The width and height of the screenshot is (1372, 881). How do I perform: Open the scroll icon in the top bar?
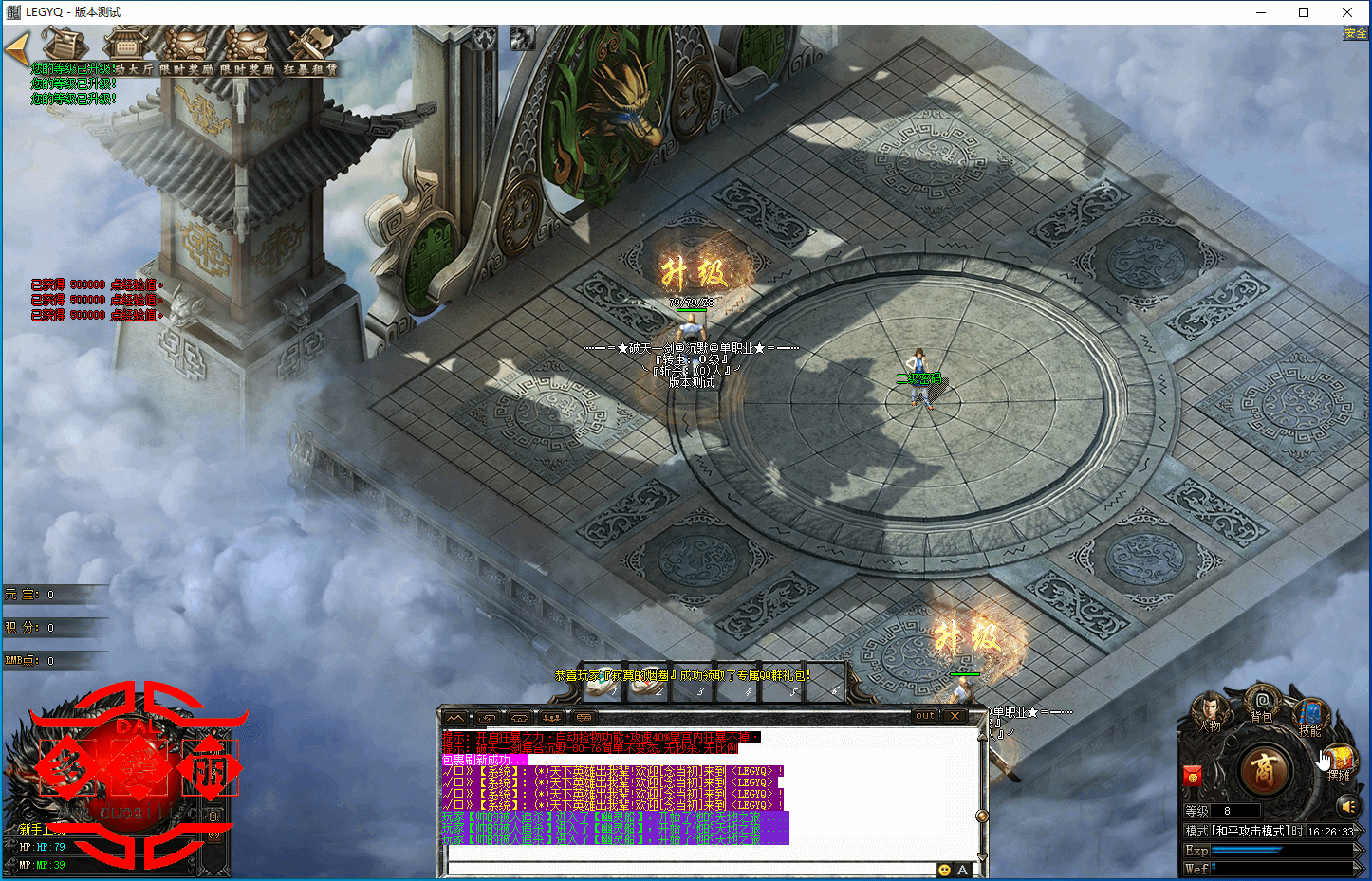[x=63, y=46]
